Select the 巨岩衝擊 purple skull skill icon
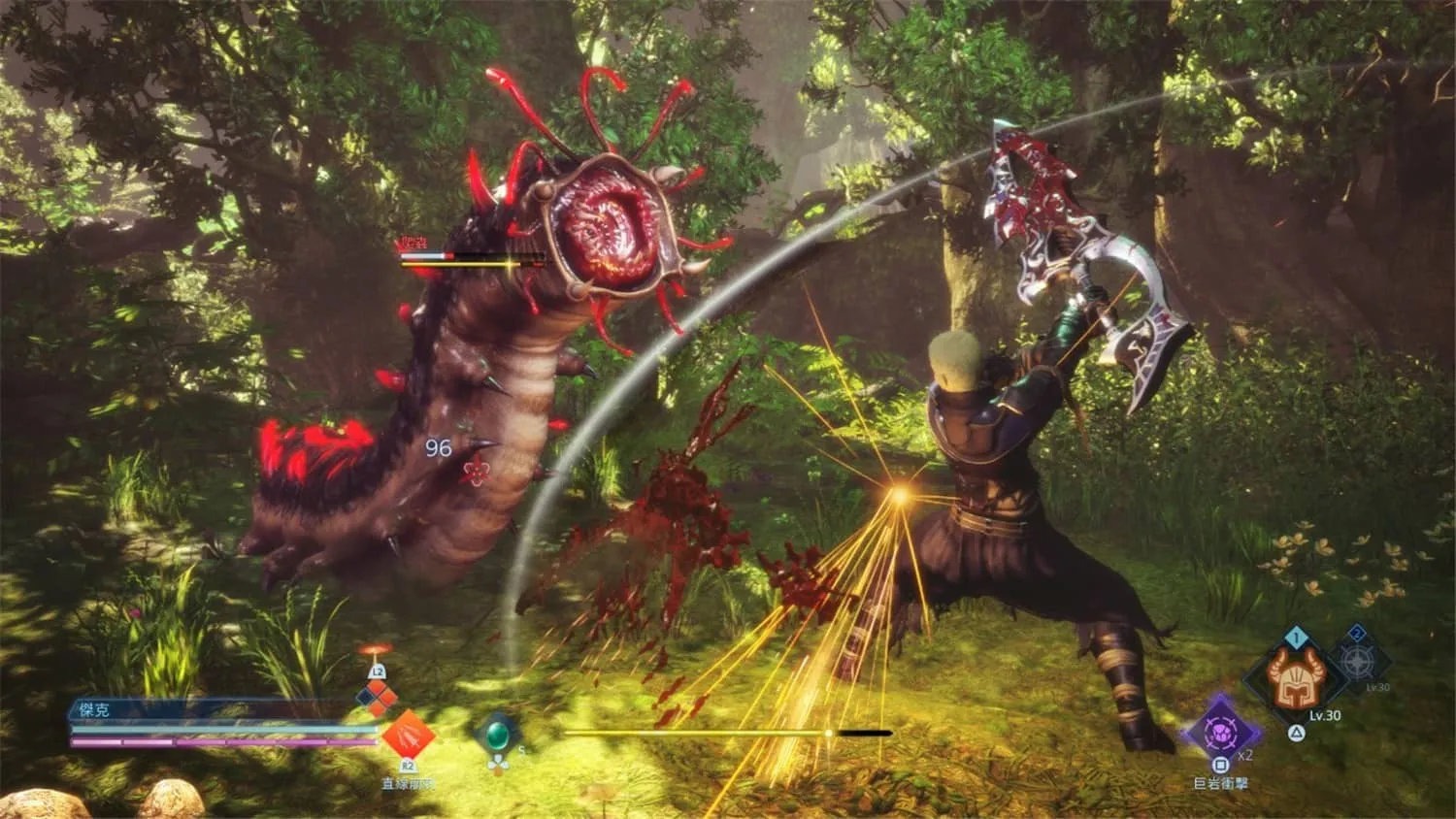The height and width of the screenshot is (819, 1456). (1219, 734)
